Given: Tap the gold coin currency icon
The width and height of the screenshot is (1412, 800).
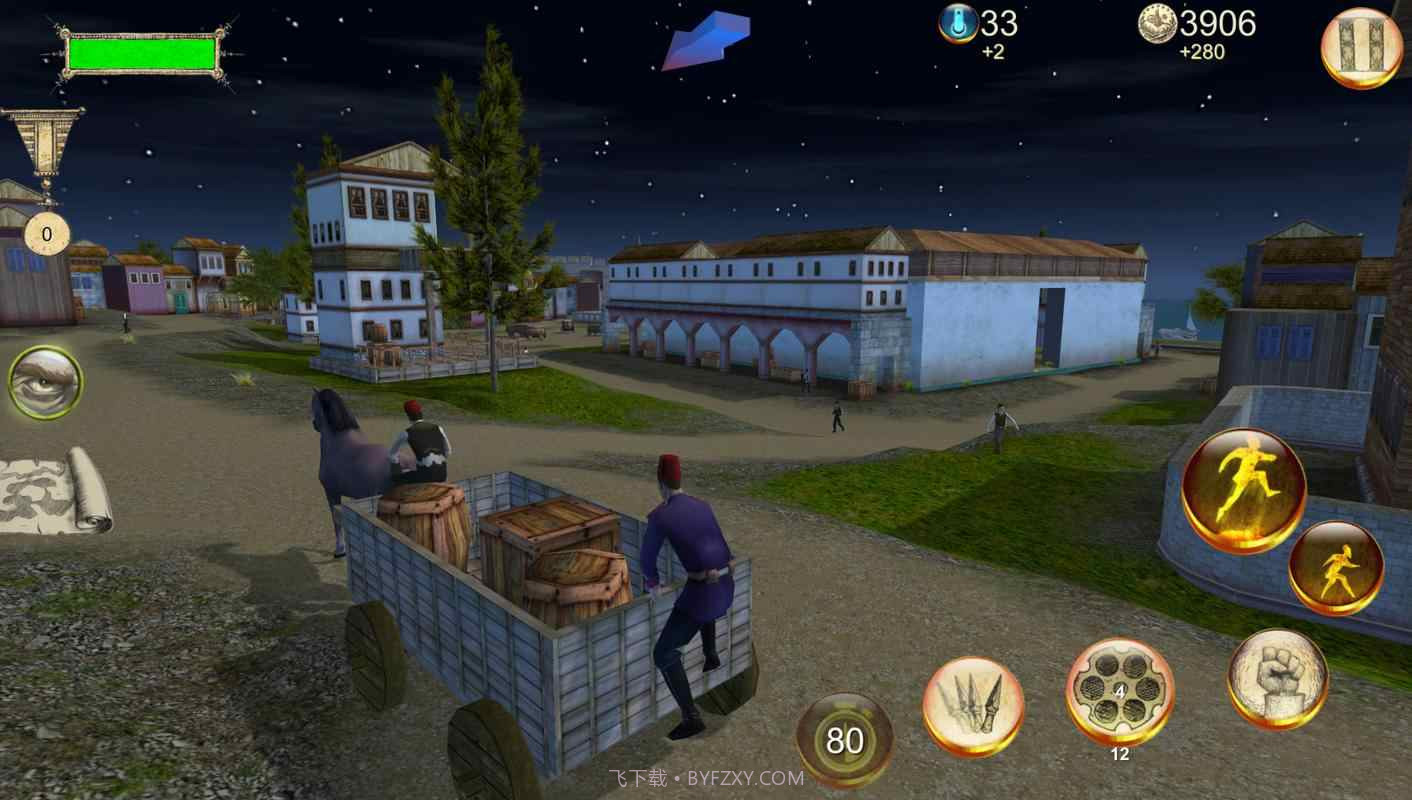Looking at the screenshot, I should tap(1156, 25).
